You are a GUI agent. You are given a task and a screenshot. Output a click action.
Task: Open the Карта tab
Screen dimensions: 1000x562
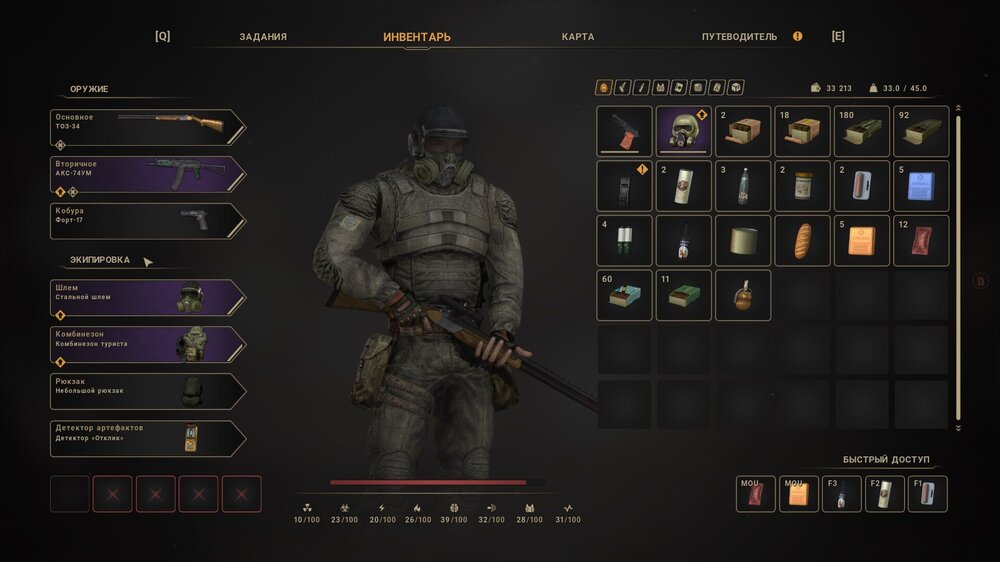pyautogui.click(x=578, y=37)
